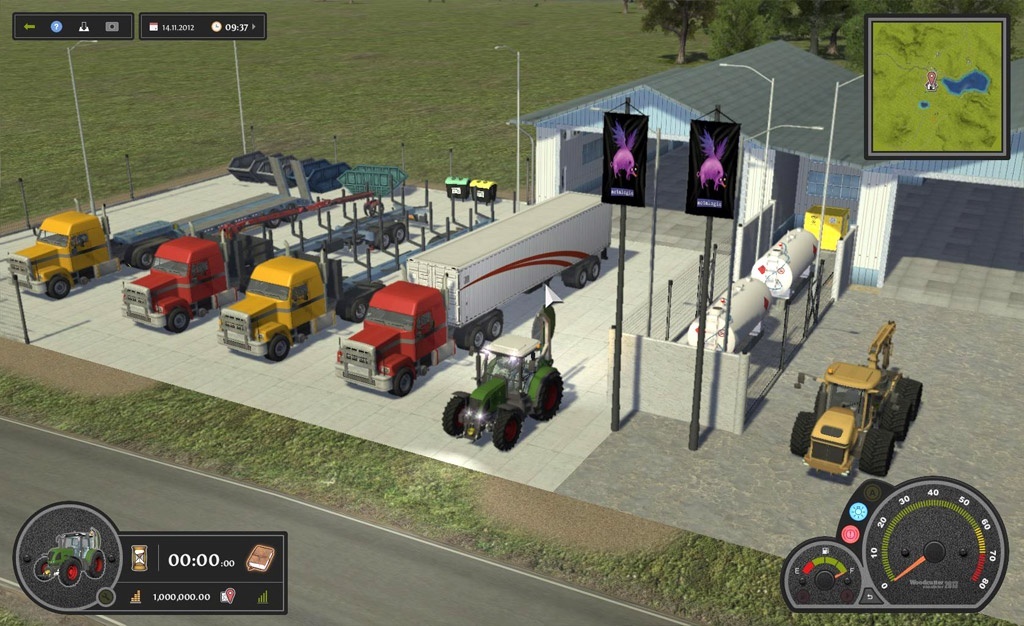1024x626 pixels.
Task: Click the green back arrow
Action: [30, 26]
